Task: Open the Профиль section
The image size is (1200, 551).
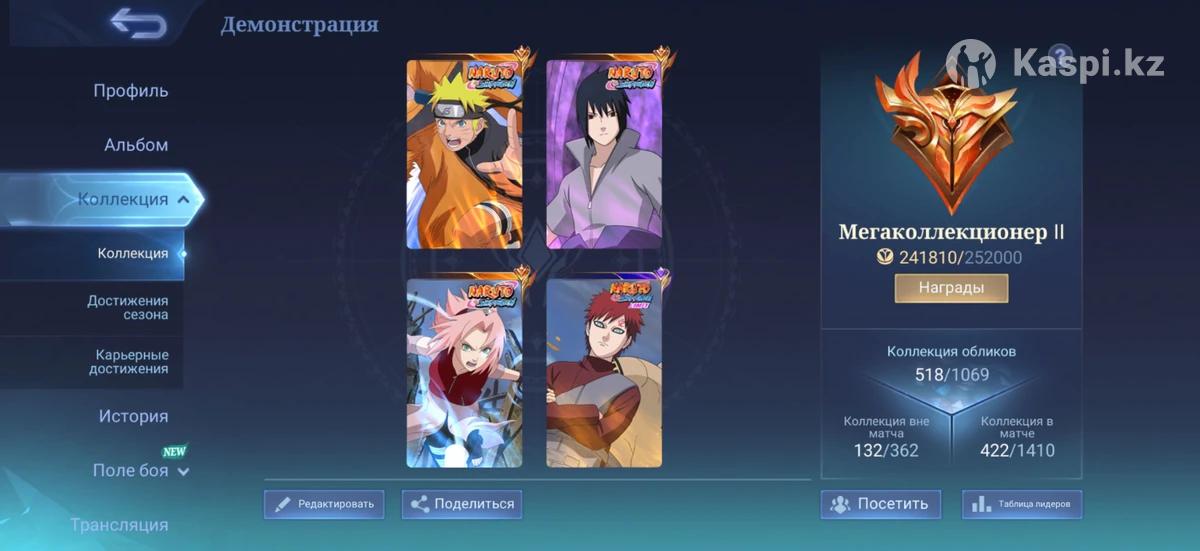Action: tap(131, 91)
